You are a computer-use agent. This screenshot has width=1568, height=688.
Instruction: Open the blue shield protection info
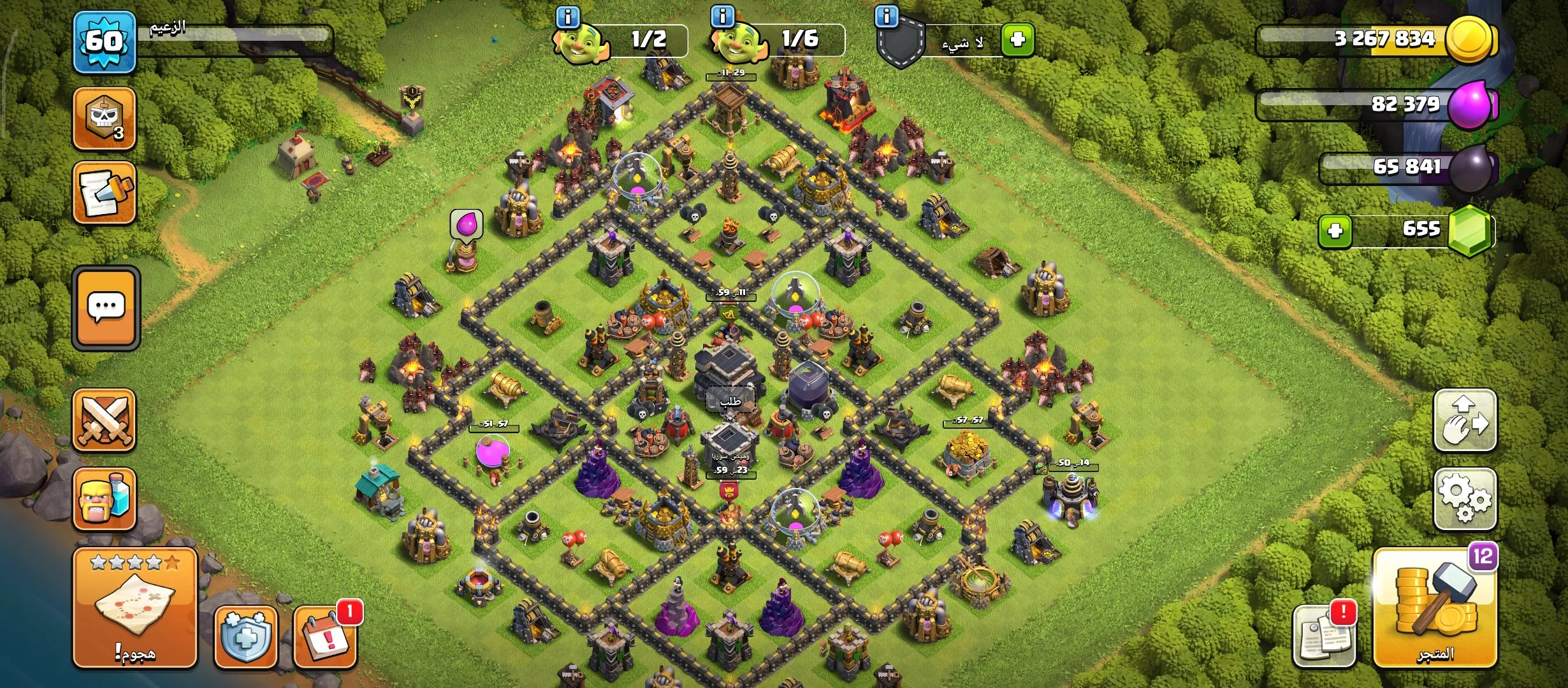[246, 636]
